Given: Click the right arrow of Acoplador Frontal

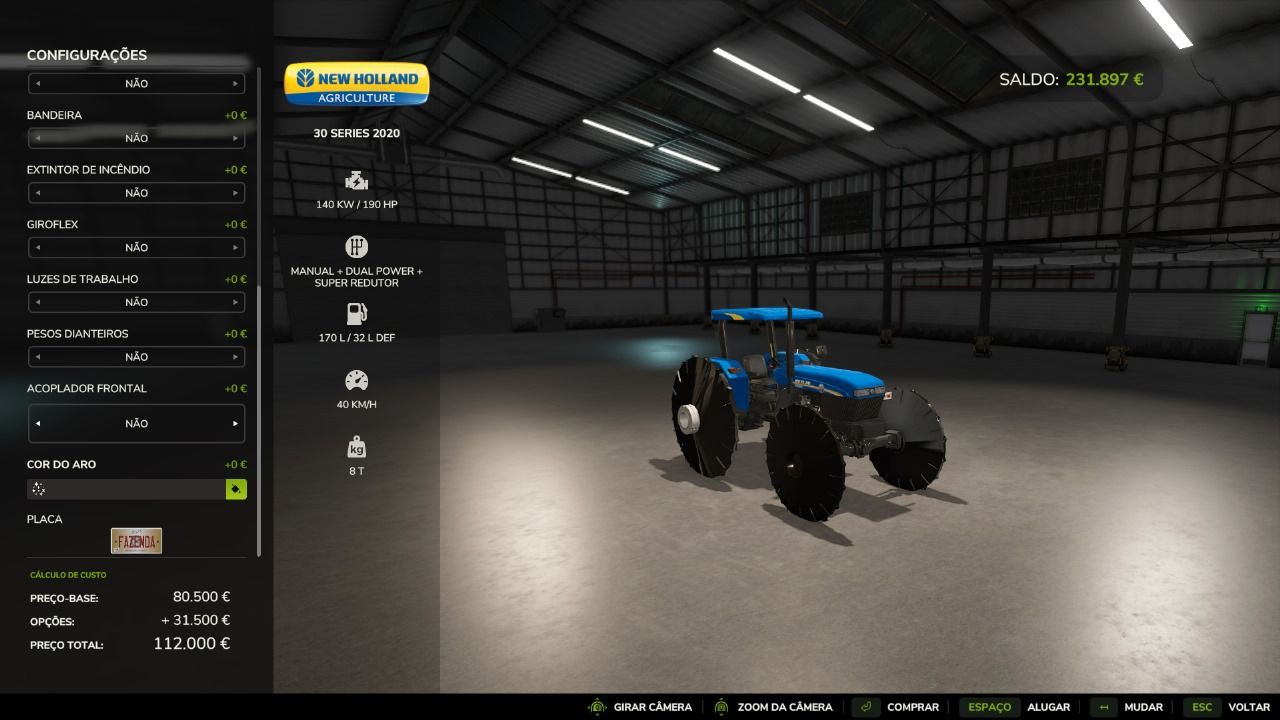Looking at the screenshot, I should click(236, 424).
